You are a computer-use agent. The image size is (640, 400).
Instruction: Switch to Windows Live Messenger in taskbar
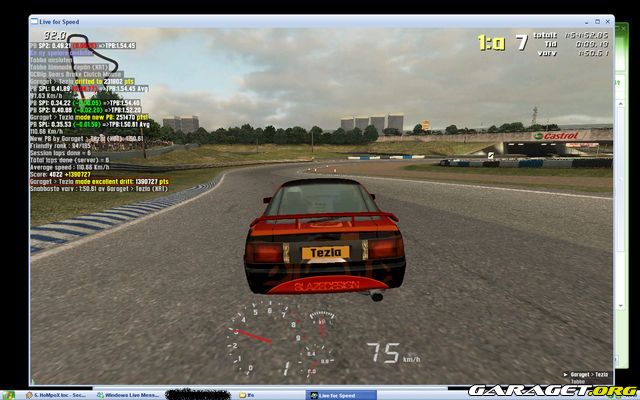coord(130,395)
